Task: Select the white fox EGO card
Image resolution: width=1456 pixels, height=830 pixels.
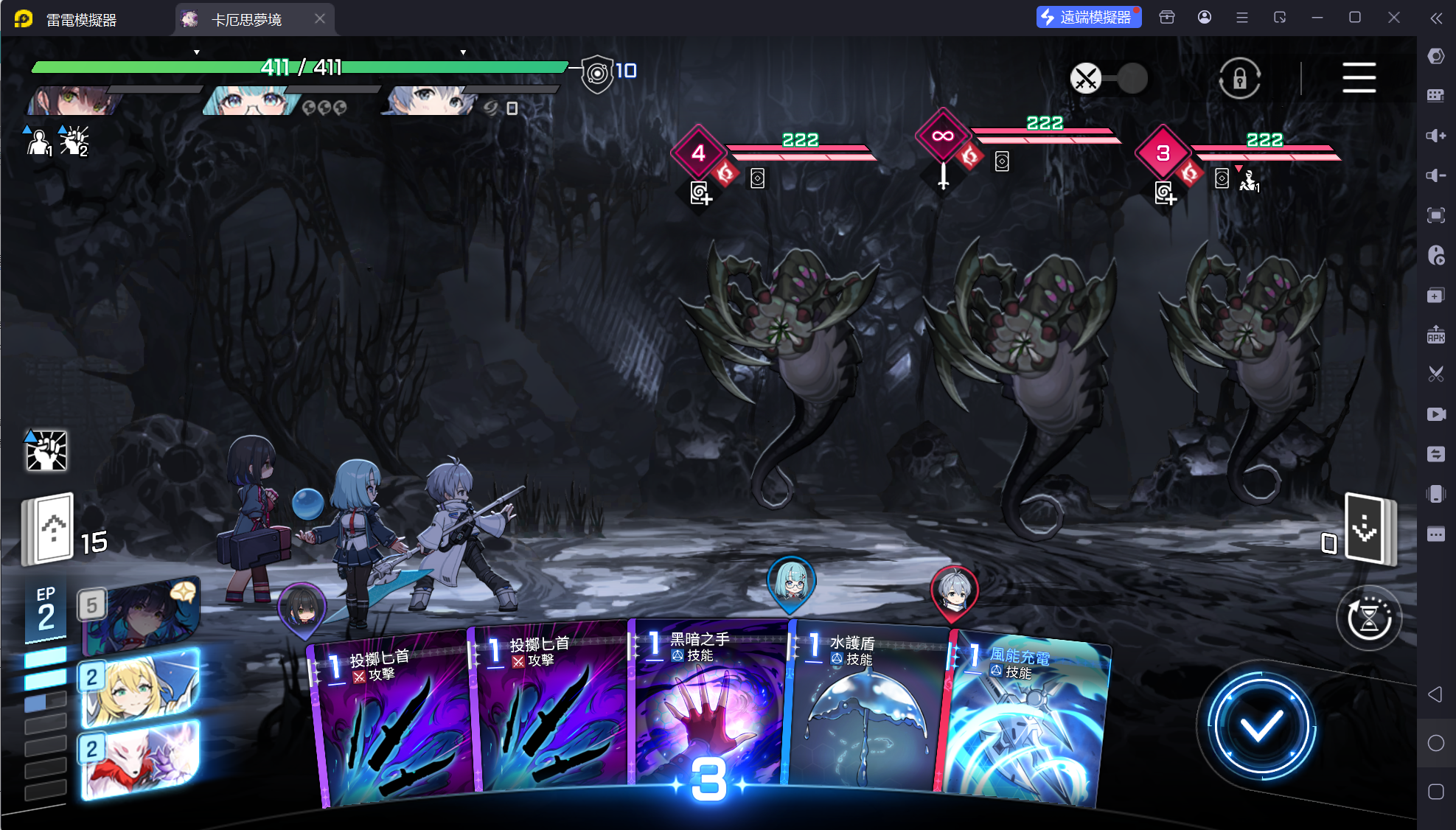Action: pos(140,760)
